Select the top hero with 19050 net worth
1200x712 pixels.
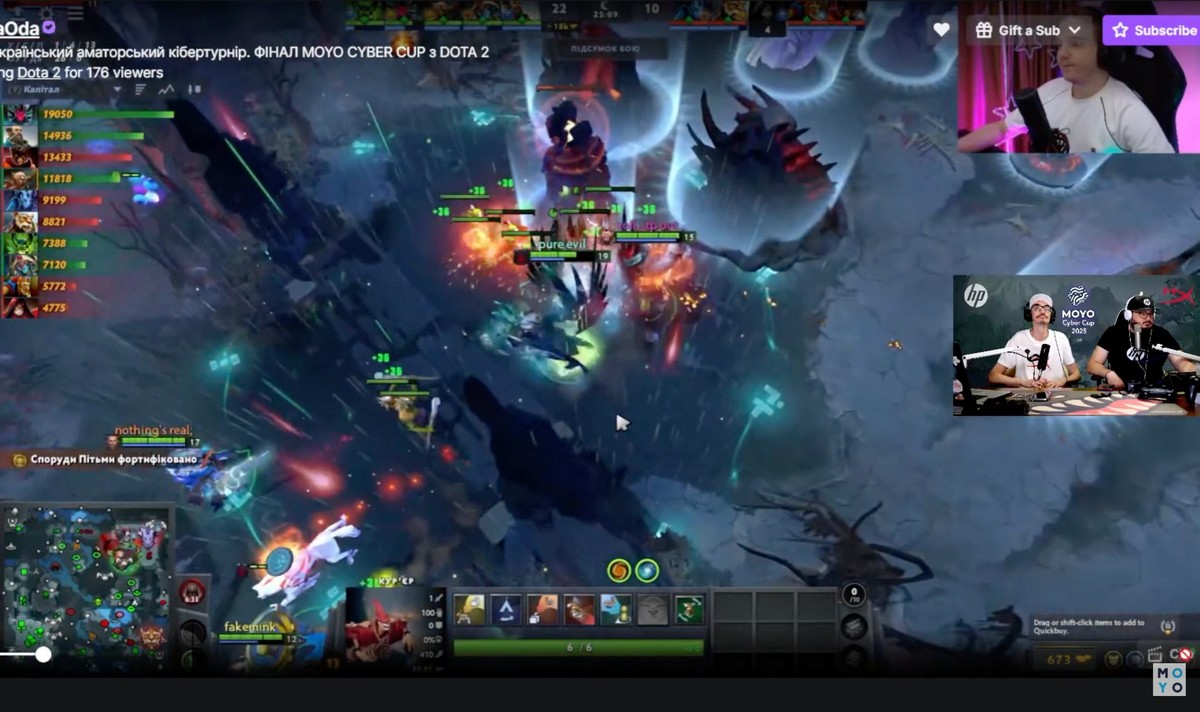click(17, 114)
